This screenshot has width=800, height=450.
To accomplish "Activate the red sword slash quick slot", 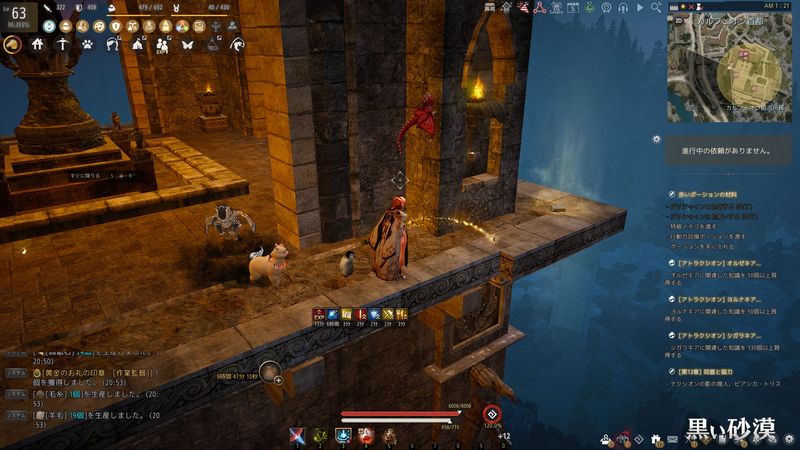I will click(297, 435).
